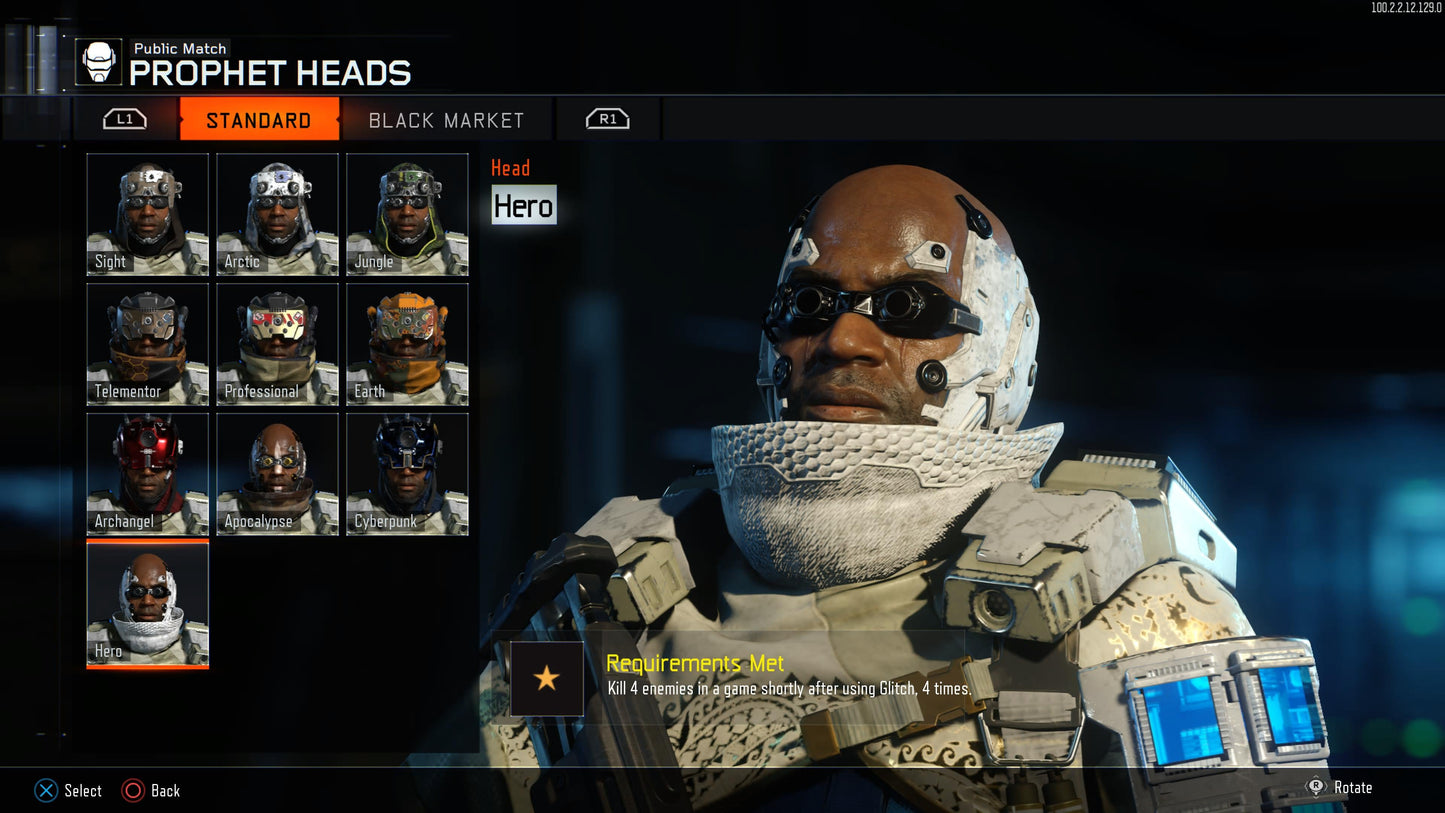The width and height of the screenshot is (1445, 813).
Task: Pick the Jungle head tile
Action: tap(407, 214)
